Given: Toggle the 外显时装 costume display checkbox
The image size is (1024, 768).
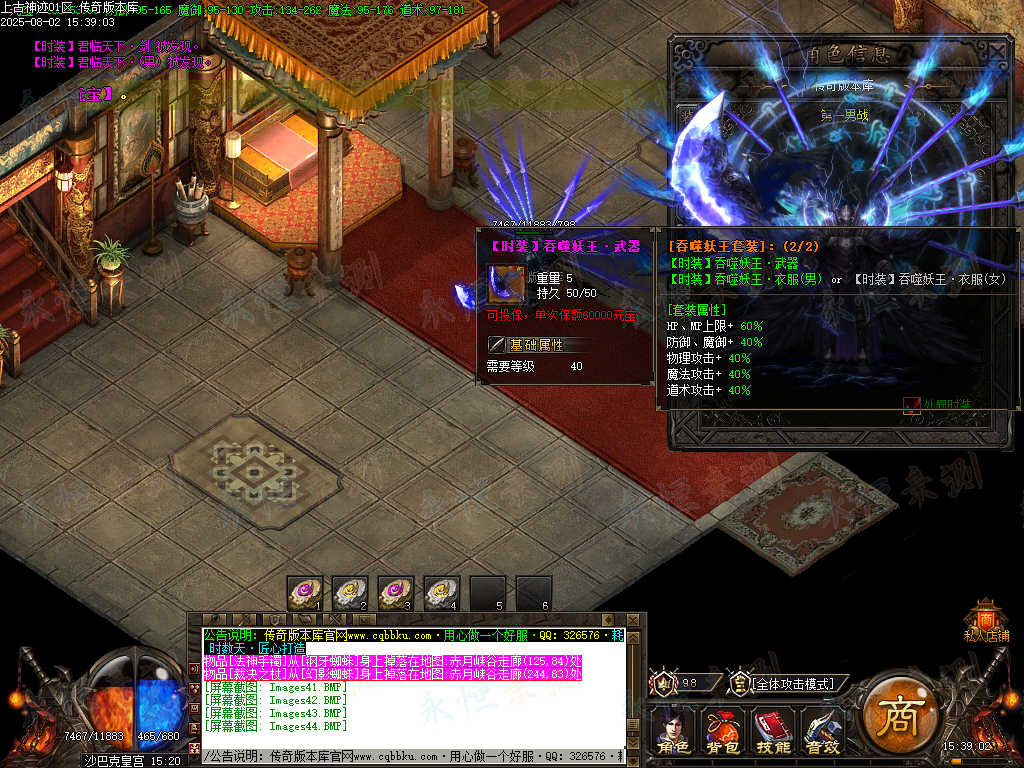Looking at the screenshot, I should pos(911,405).
